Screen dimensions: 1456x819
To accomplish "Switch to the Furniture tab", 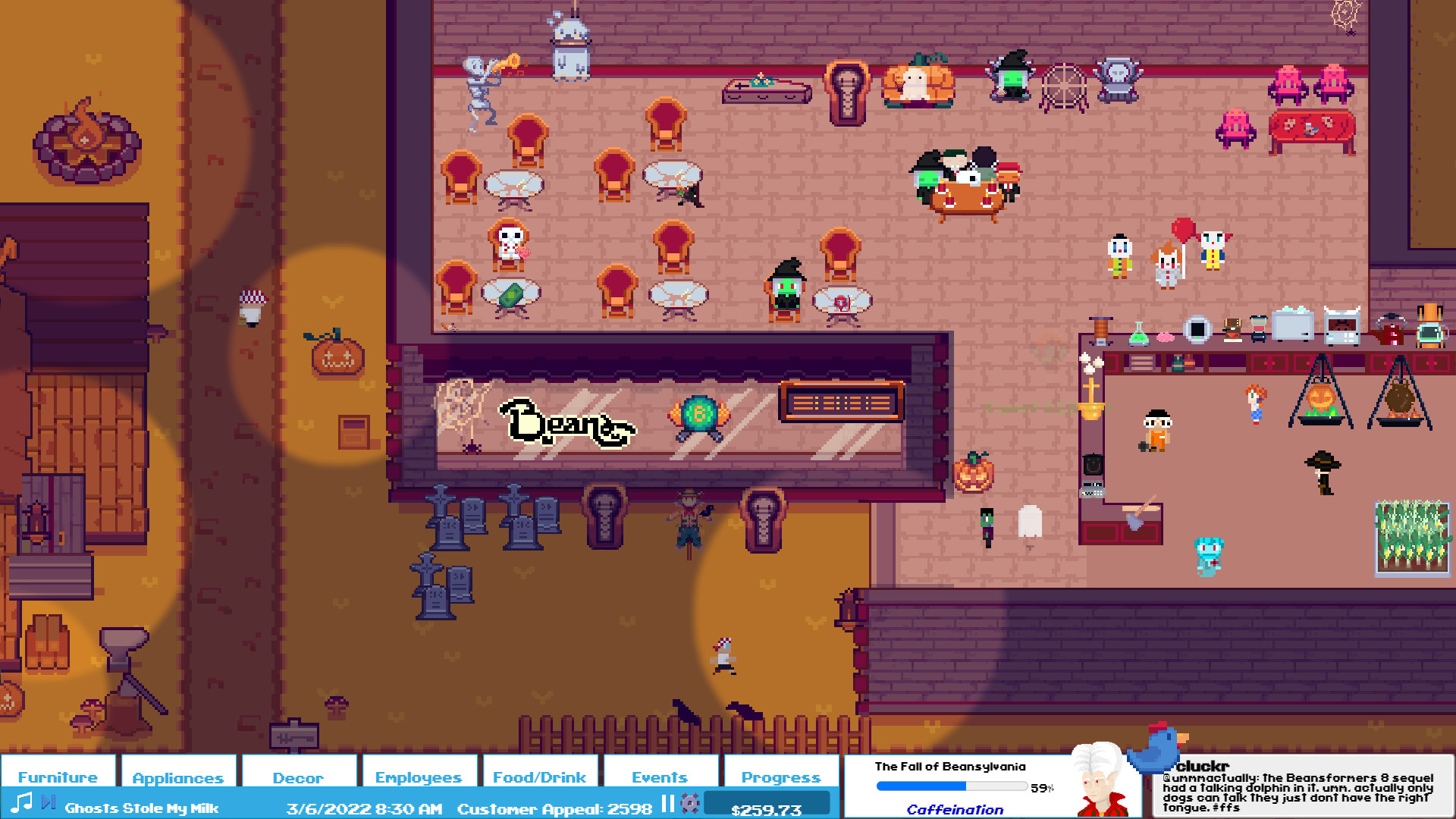I will [x=58, y=777].
